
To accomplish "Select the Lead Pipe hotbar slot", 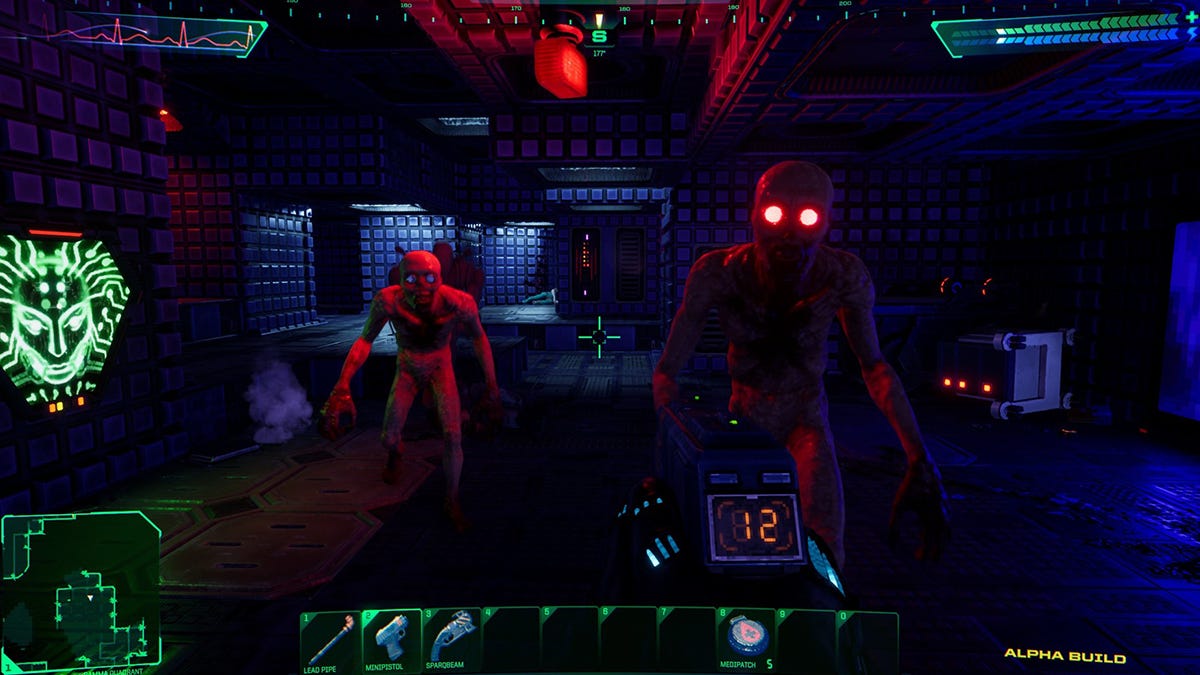I will click(330, 640).
